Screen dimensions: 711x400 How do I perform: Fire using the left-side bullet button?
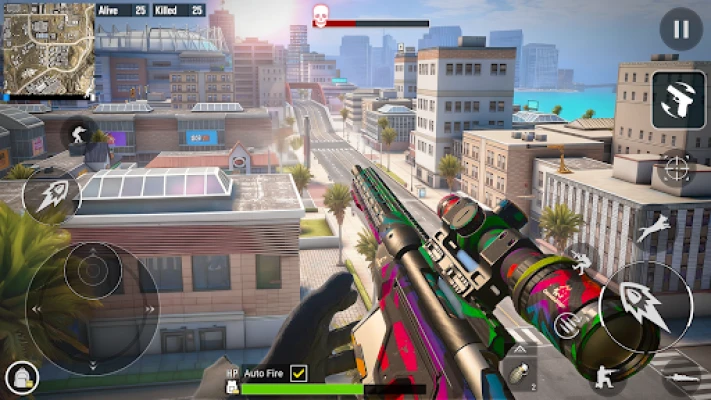coord(52,195)
